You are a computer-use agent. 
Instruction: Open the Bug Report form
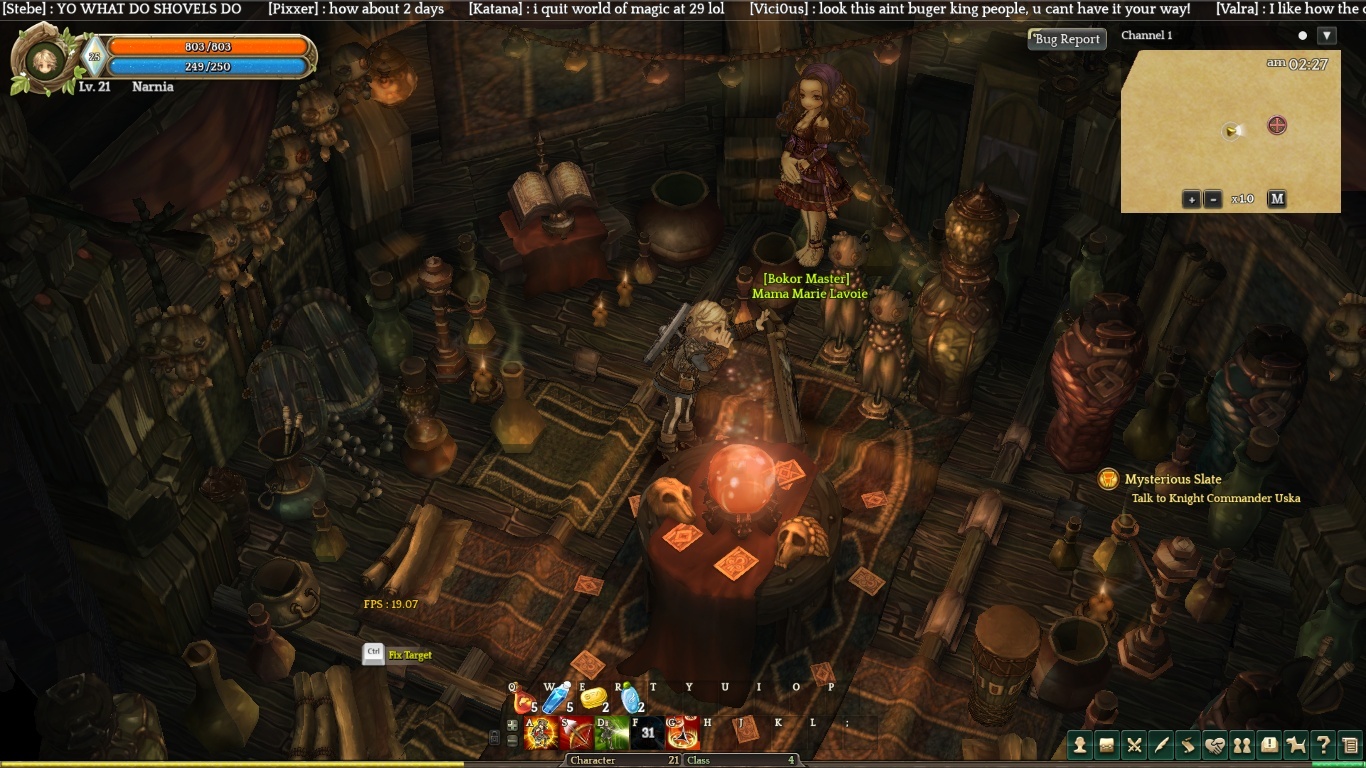click(x=1067, y=39)
